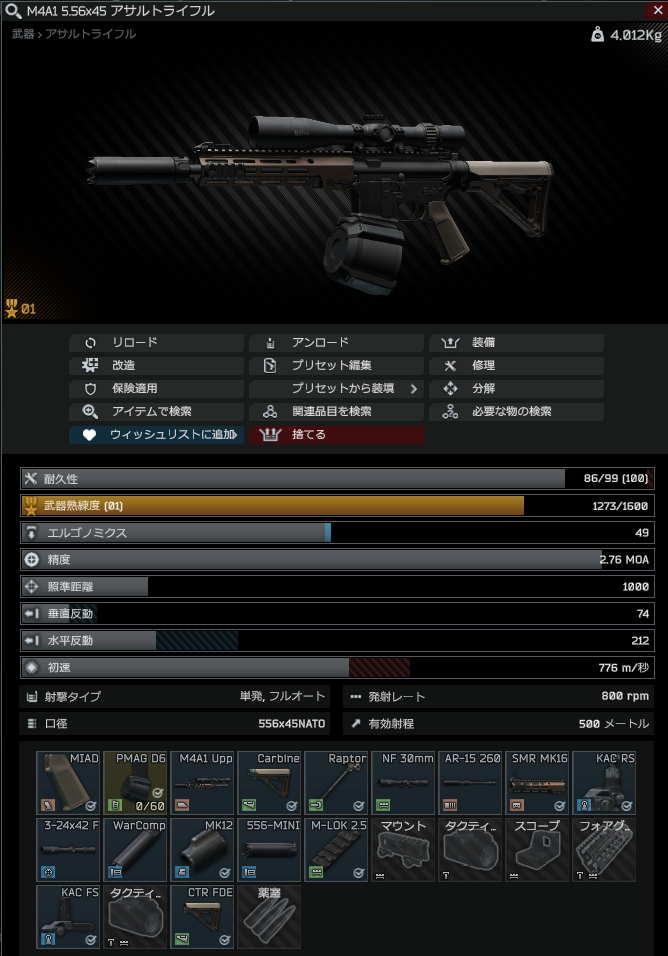Click the 装備 (equip) button
This screenshot has width=668, height=956.
pos(516,343)
